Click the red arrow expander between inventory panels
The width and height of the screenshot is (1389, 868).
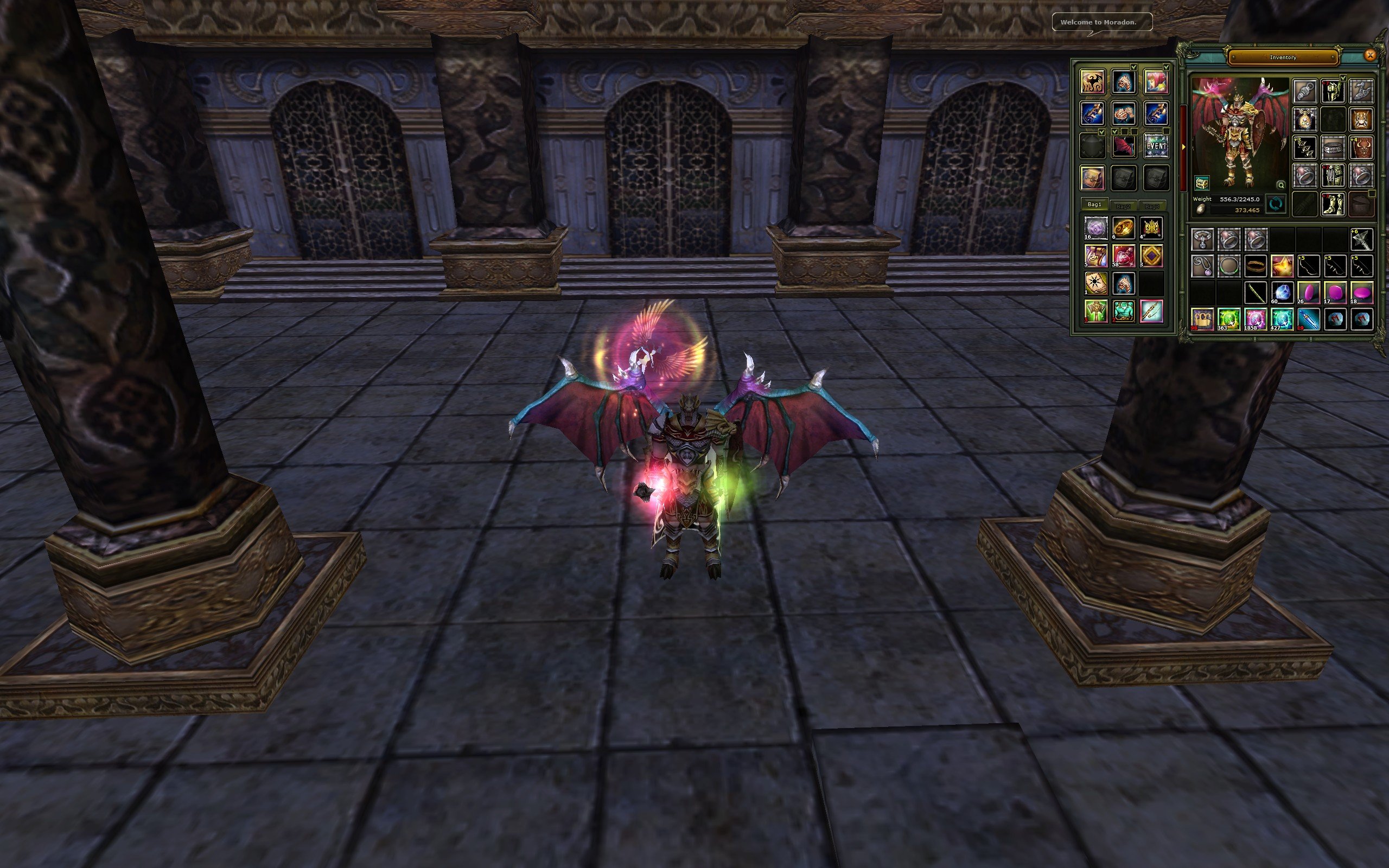tap(1184, 146)
